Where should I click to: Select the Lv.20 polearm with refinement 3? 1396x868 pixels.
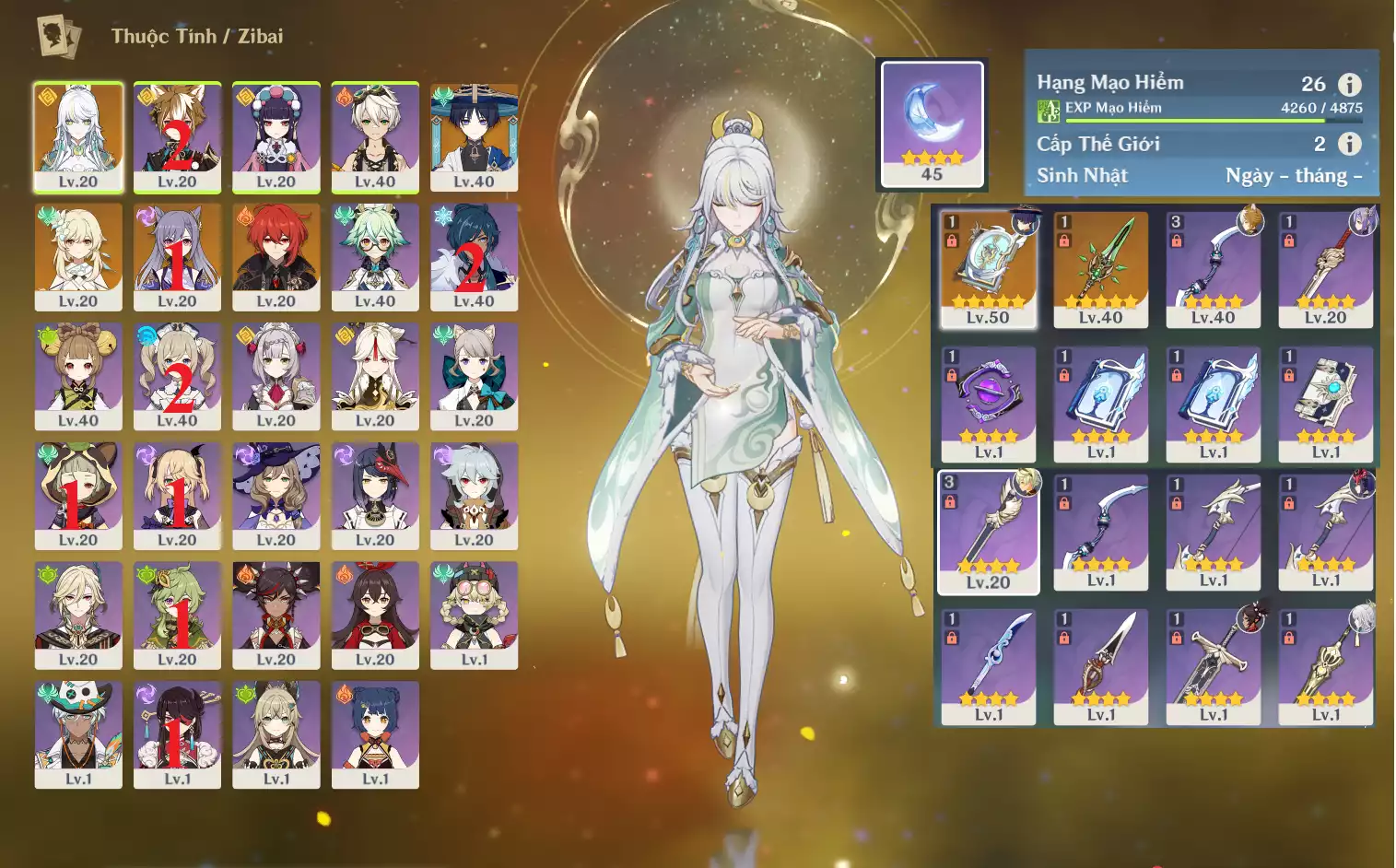tap(988, 532)
